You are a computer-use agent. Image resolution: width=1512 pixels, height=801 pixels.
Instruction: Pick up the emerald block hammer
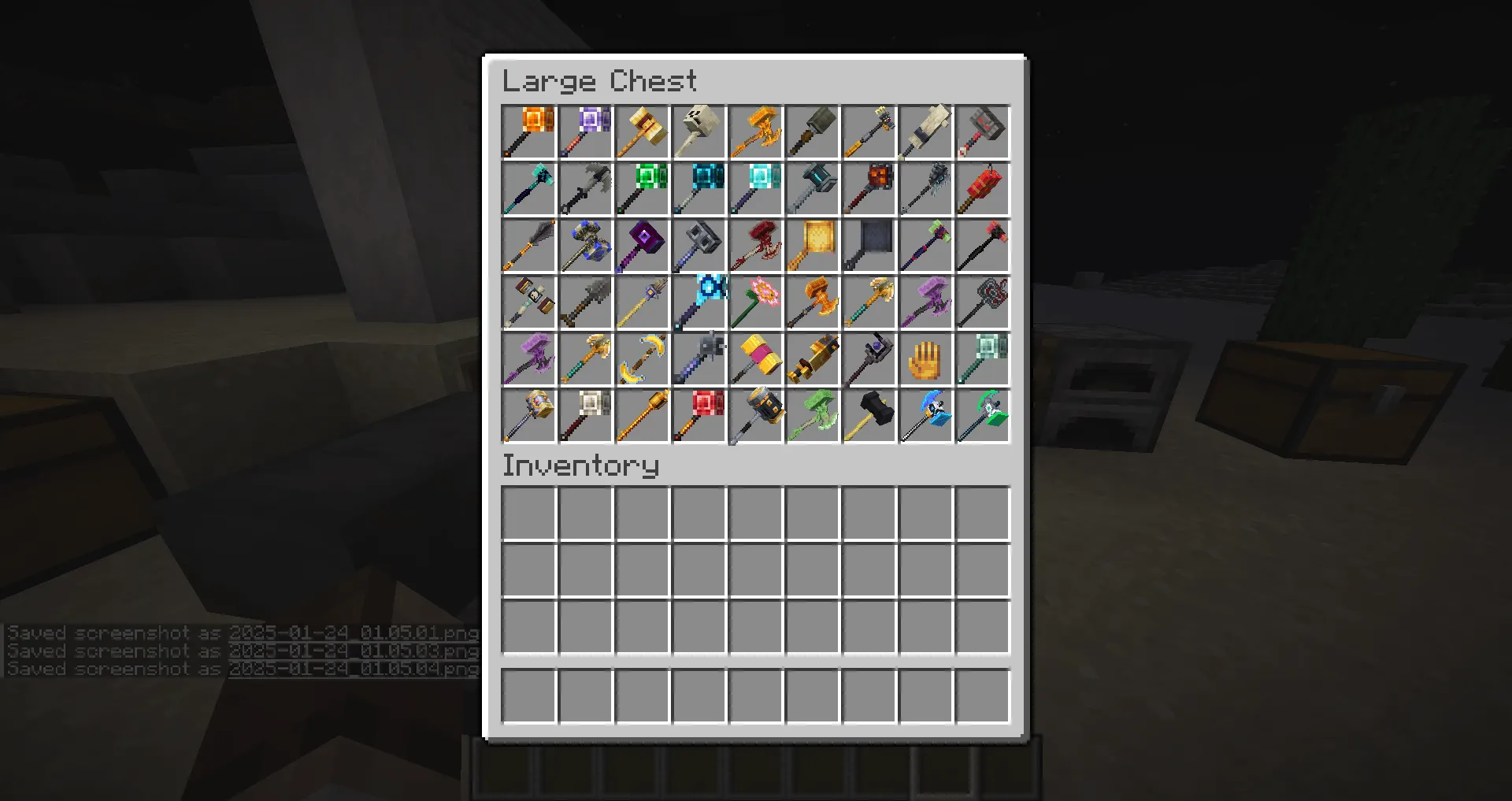click(641, 188)
